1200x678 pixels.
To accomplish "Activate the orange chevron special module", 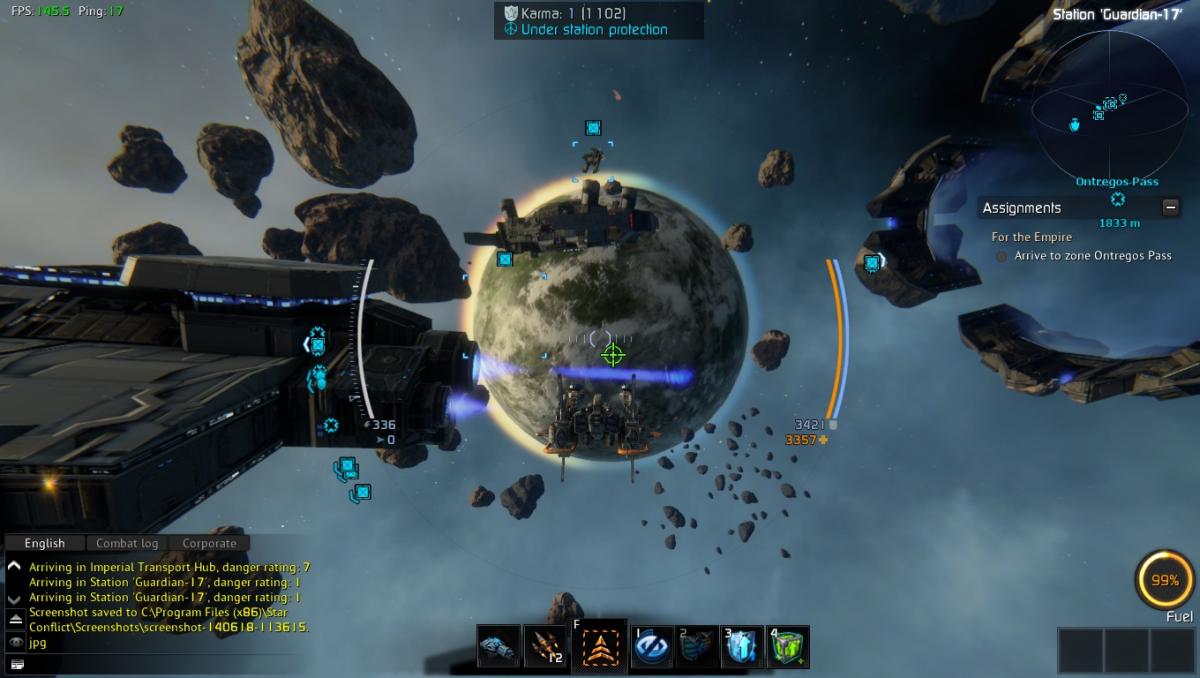I will tap(599, 647).
